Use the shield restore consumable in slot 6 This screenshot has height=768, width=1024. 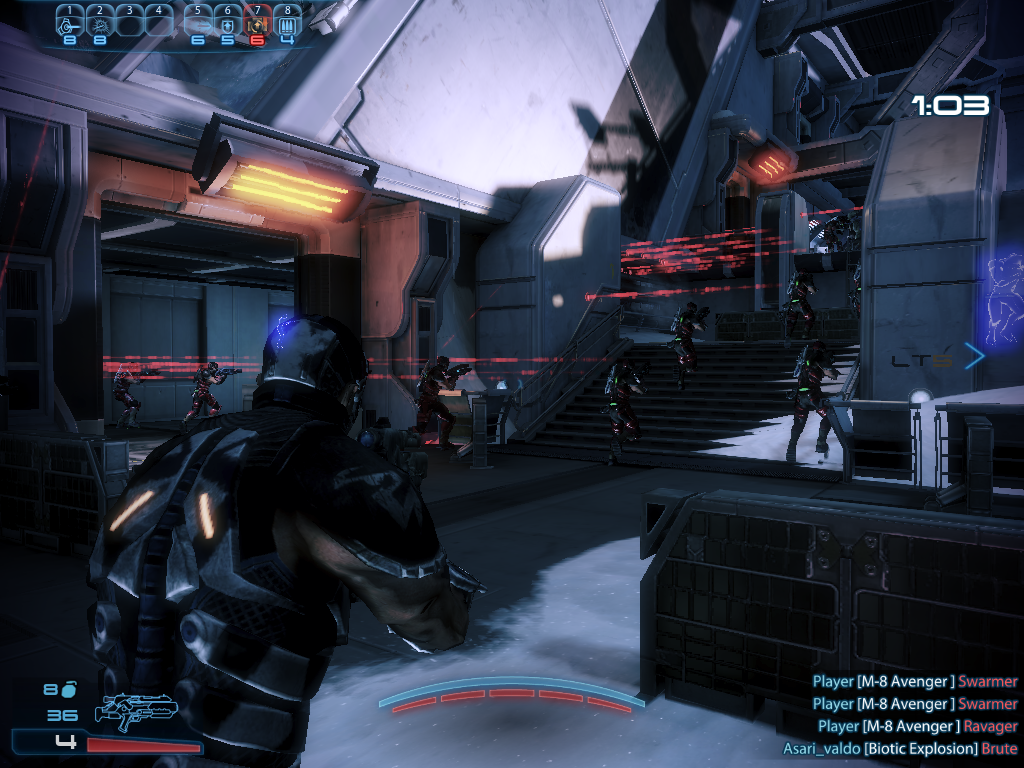tap(228, 21)
